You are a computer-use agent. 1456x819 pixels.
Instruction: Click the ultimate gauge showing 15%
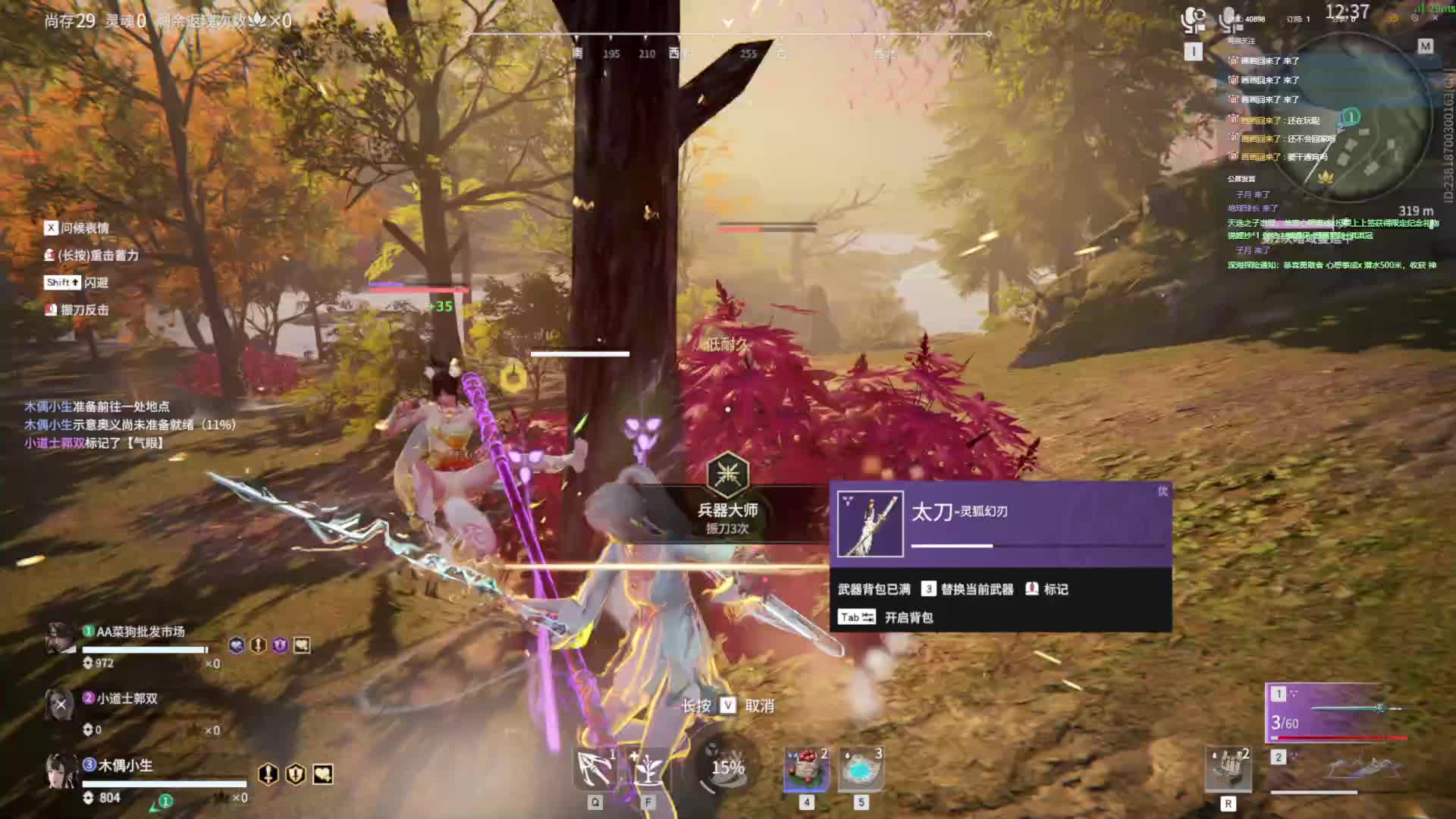726,767
